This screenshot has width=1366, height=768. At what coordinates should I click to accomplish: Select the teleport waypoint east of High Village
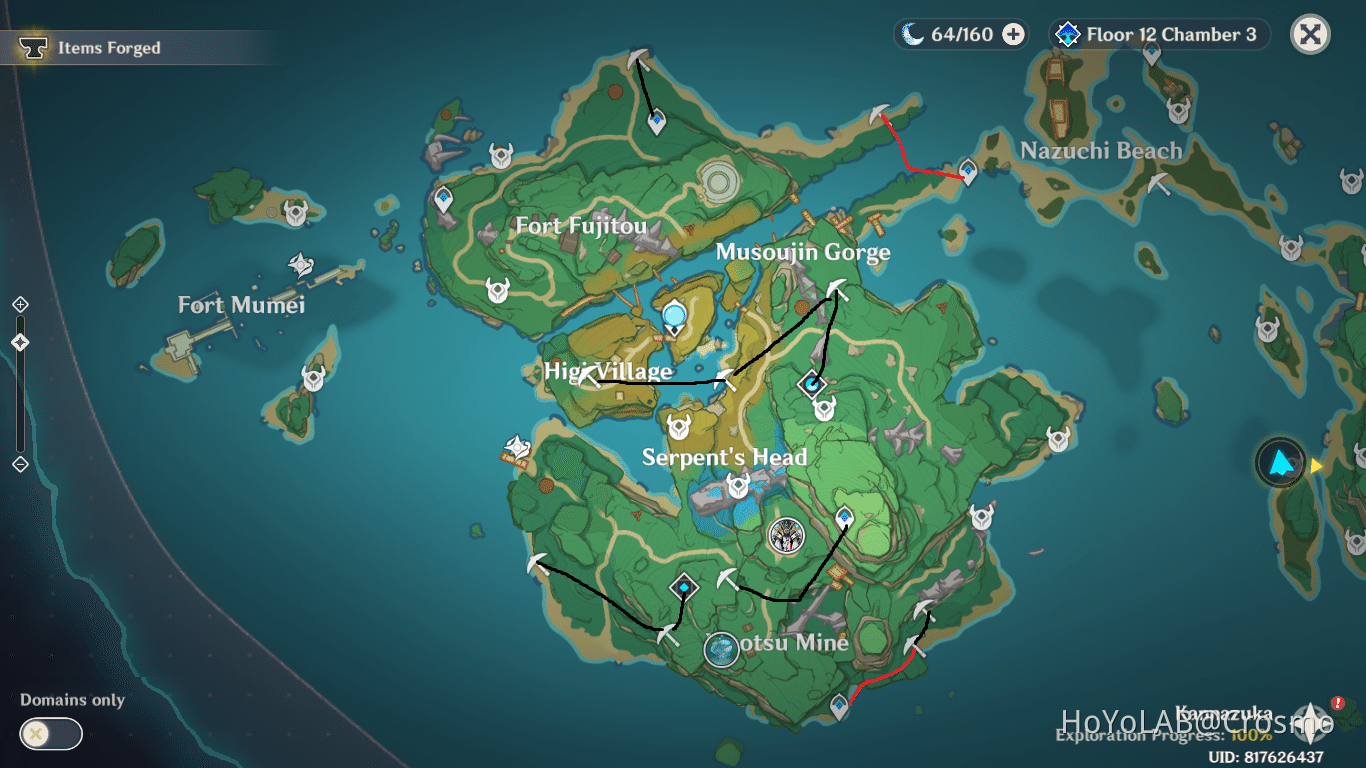[811, 382]
